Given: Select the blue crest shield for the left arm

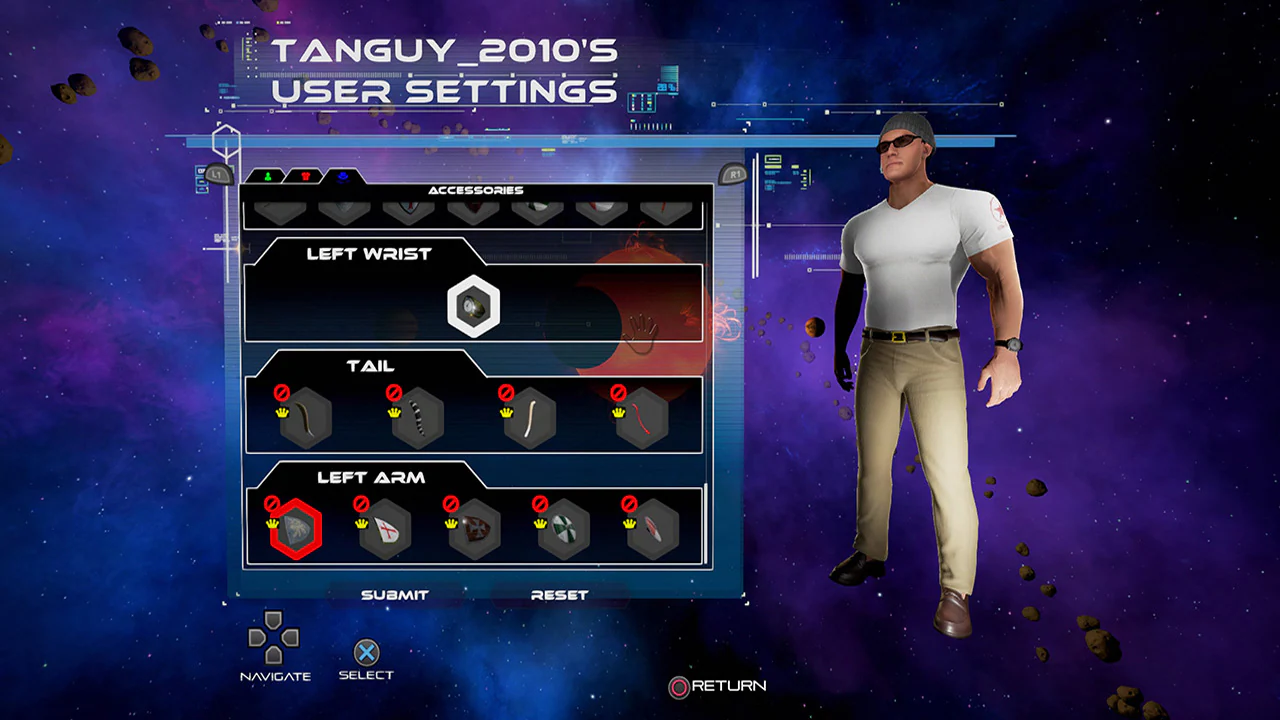Looking at the screenshot, I should [x=295, y=530].
